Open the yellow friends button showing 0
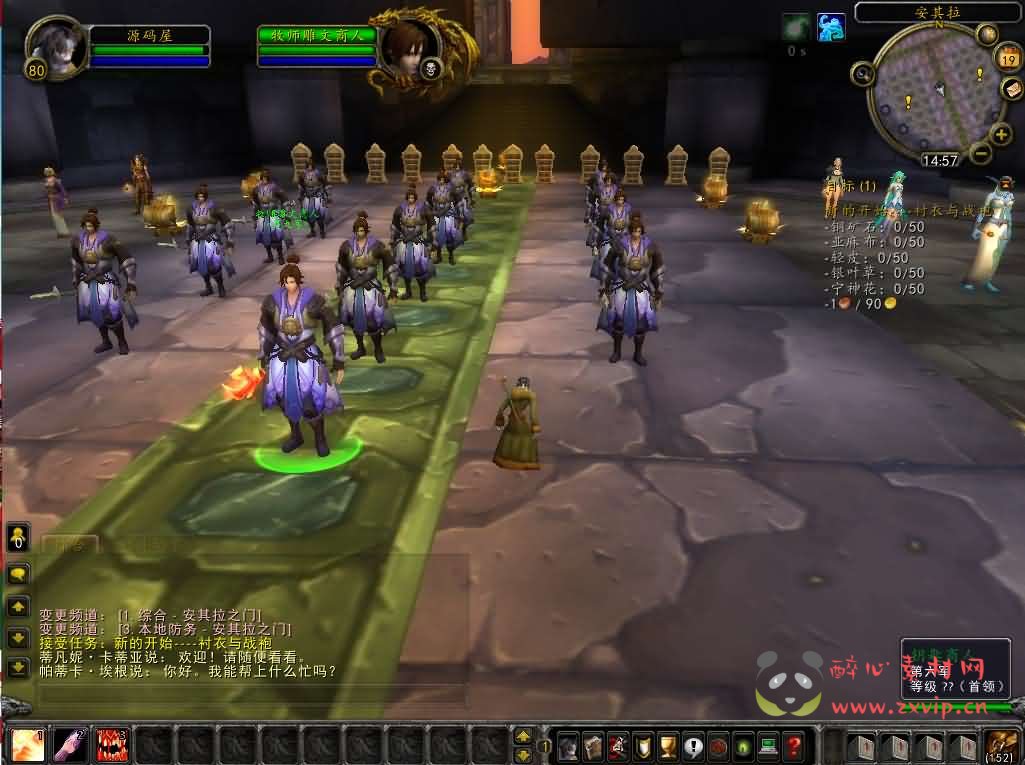The image size is (1025, 765). pos(19,538)
